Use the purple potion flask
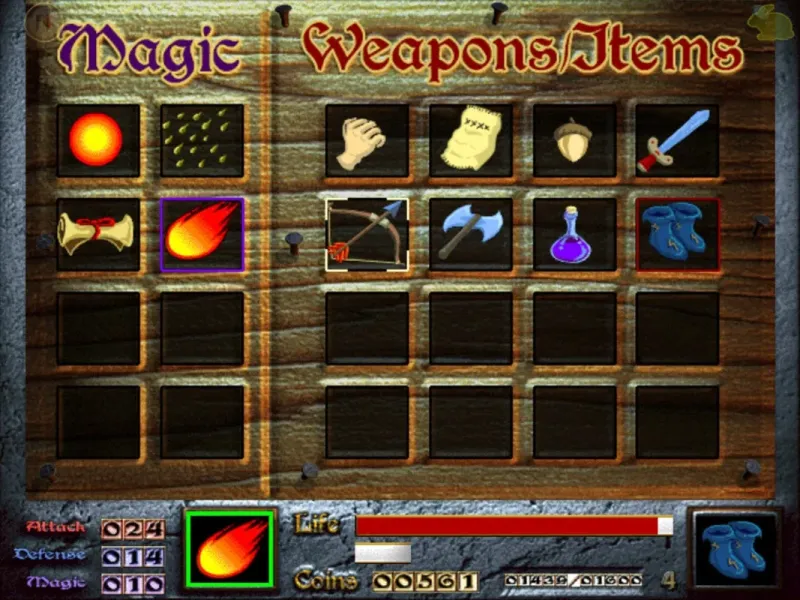The height and width of the screenshot is (600, 800). click(x=574, y=234)
